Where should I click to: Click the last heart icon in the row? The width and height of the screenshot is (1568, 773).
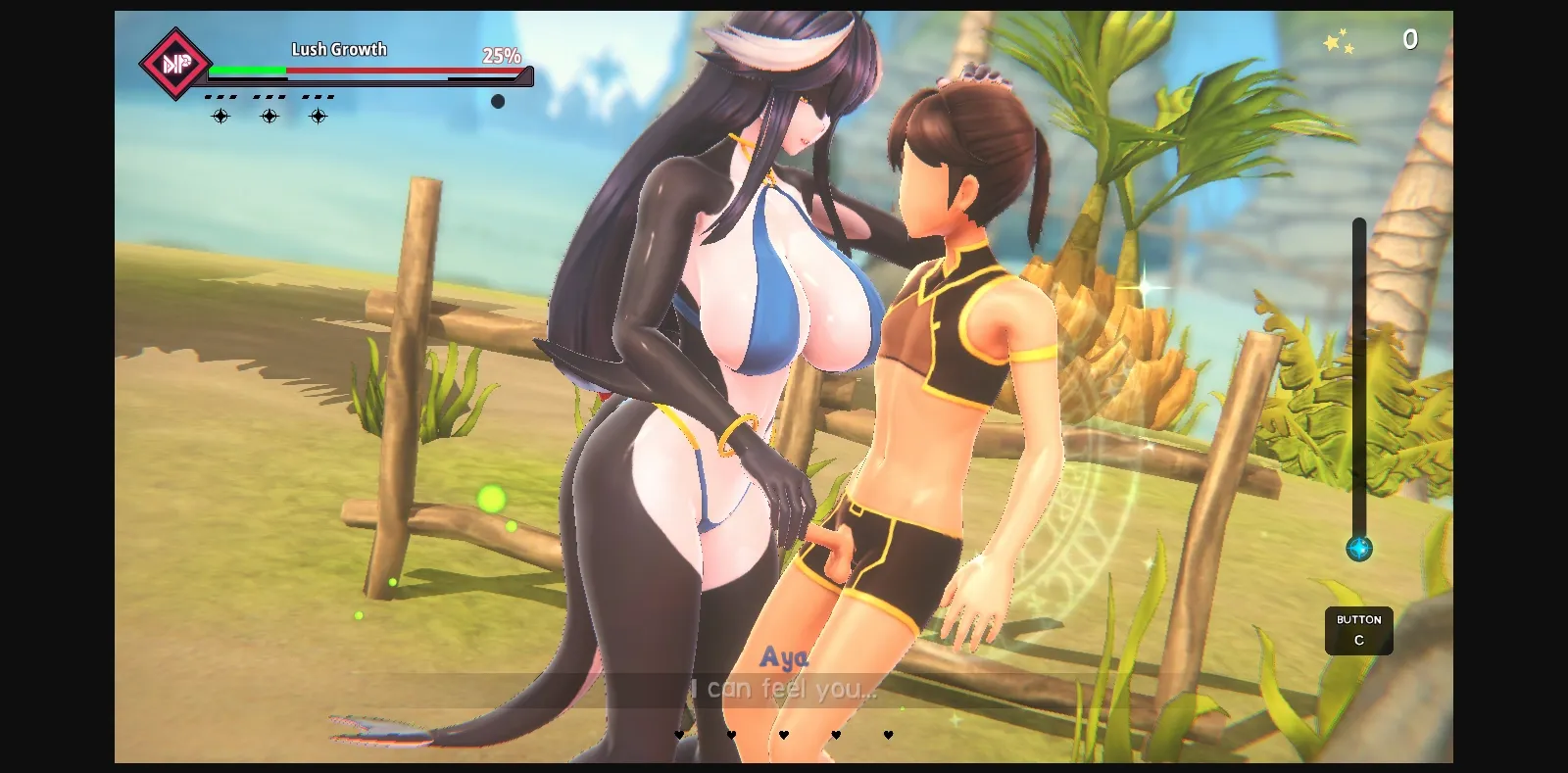[887, 735]
